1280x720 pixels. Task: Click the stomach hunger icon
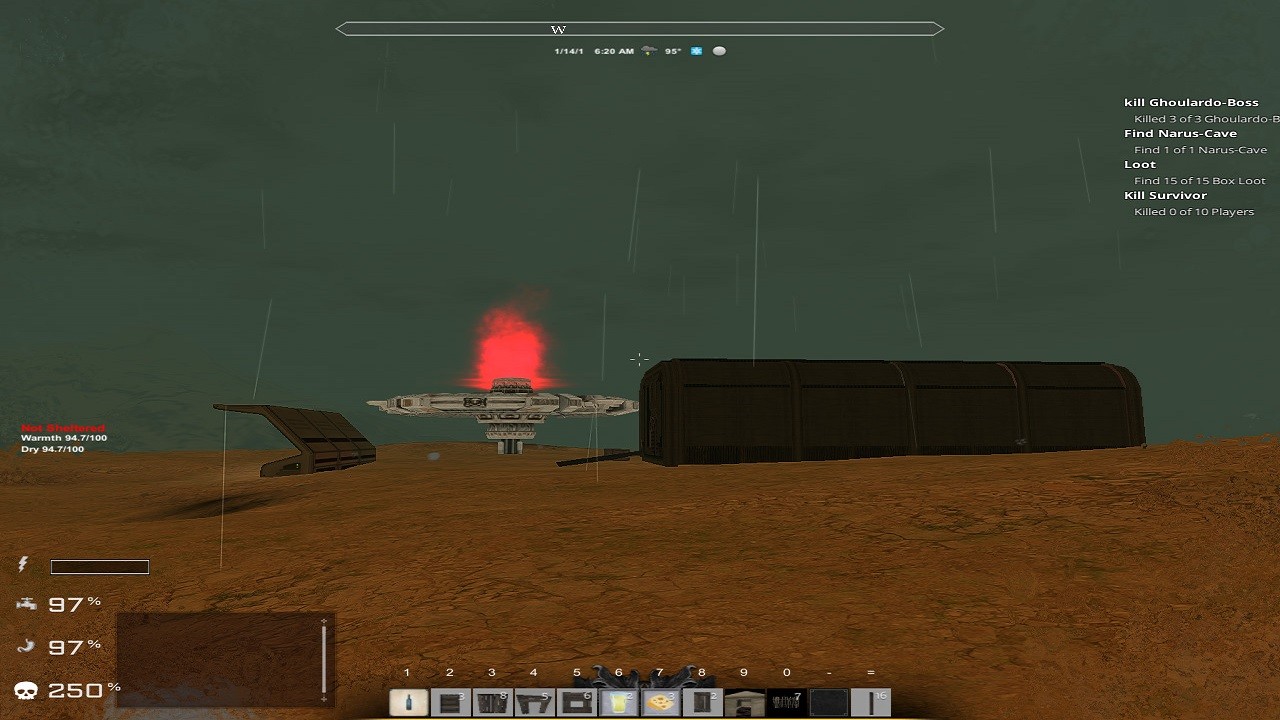click(26, 646)
